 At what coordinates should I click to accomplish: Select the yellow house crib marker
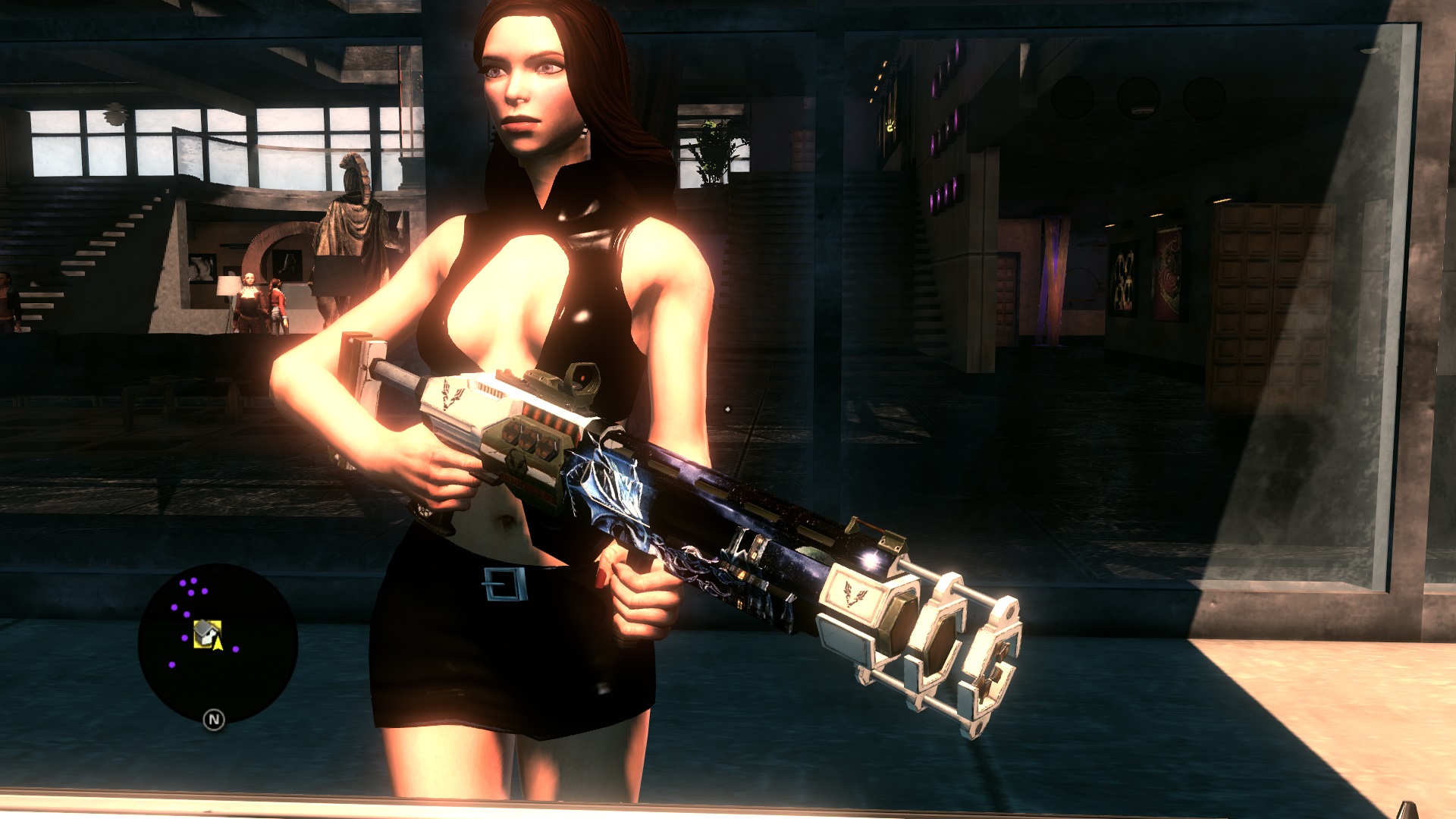tap(206, 633)
